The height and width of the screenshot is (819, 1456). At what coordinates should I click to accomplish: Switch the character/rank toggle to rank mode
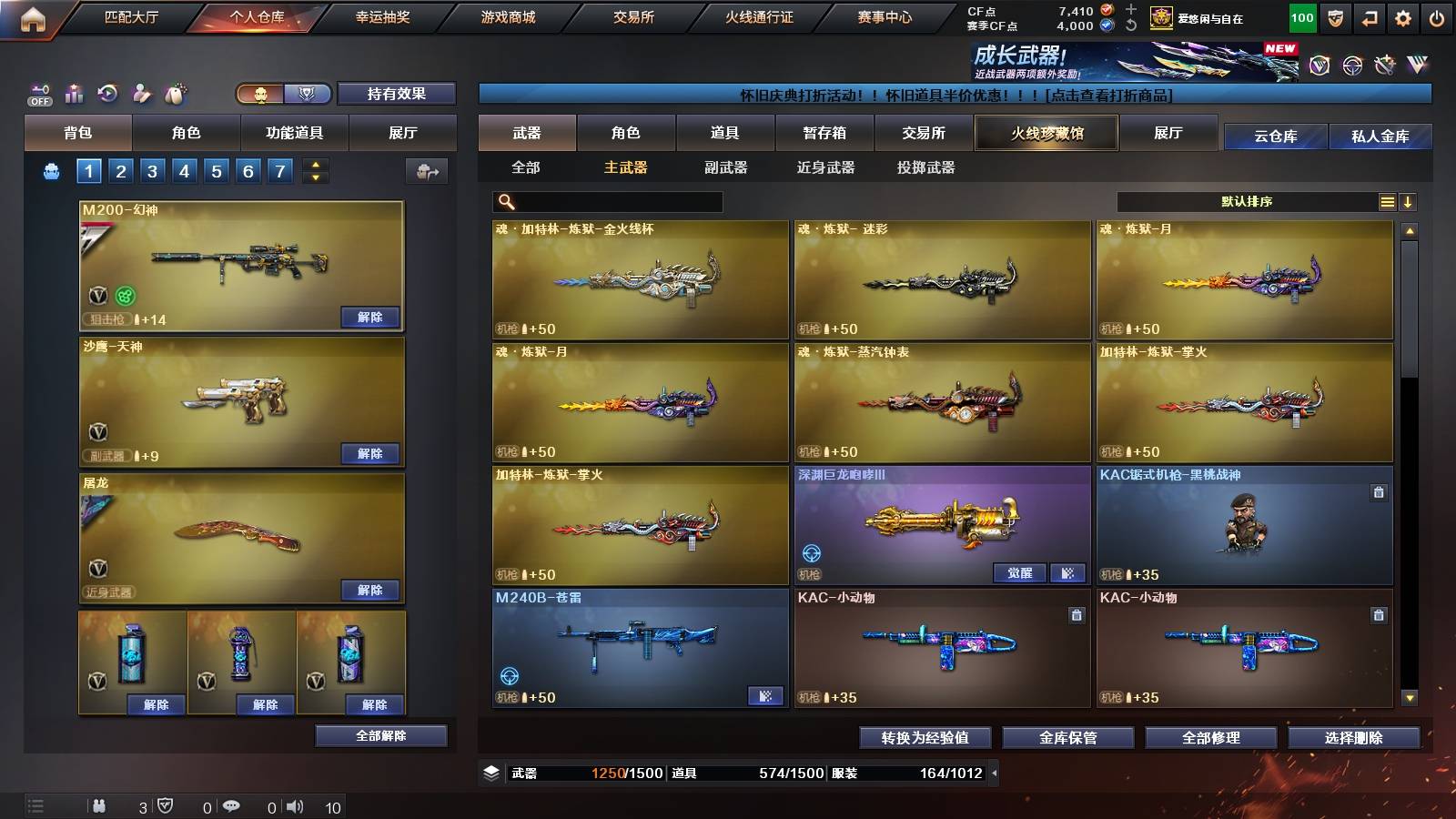click(x=308, y=95)
